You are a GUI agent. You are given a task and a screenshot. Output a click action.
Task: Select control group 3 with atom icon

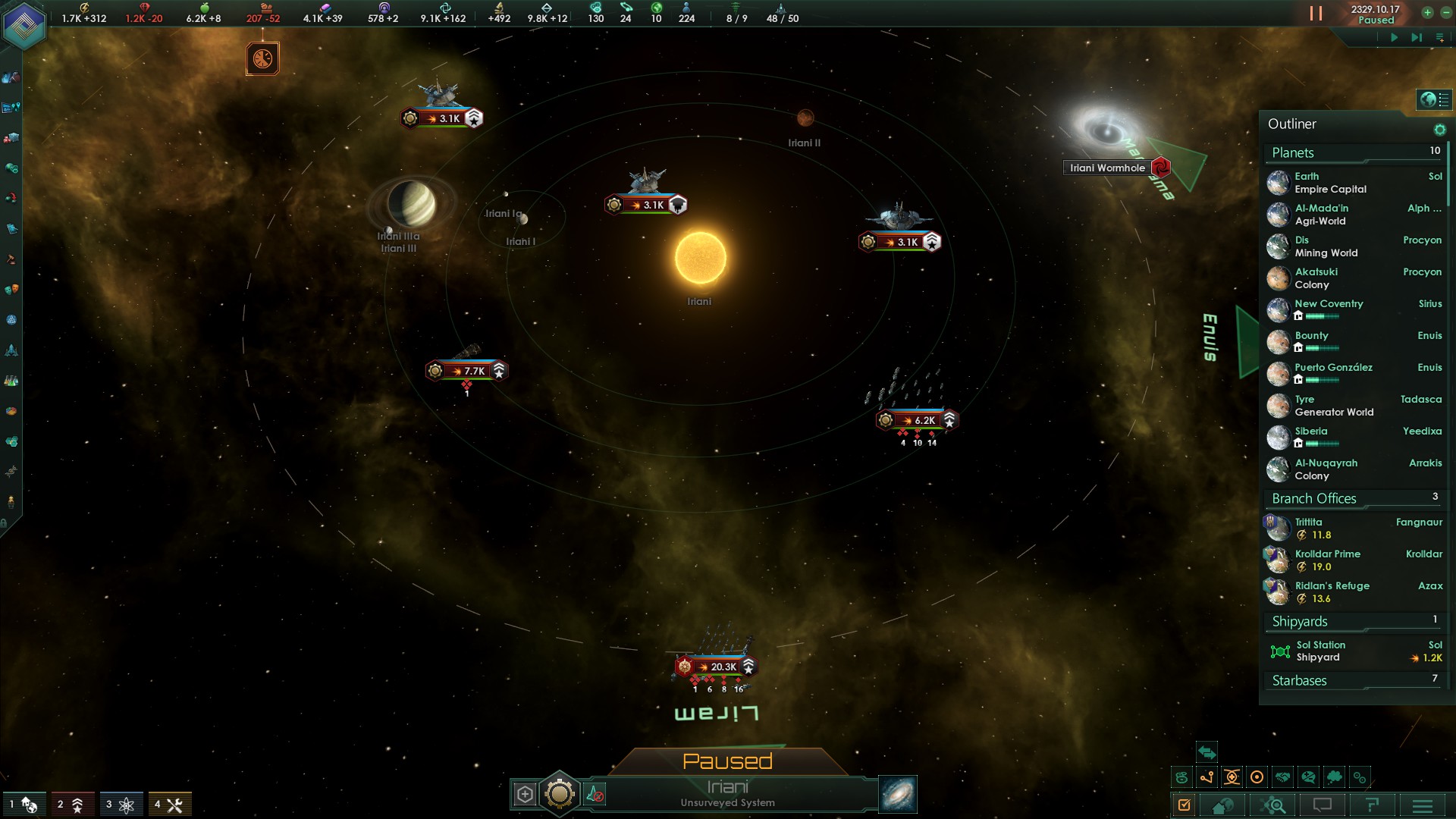coord(119,805)
